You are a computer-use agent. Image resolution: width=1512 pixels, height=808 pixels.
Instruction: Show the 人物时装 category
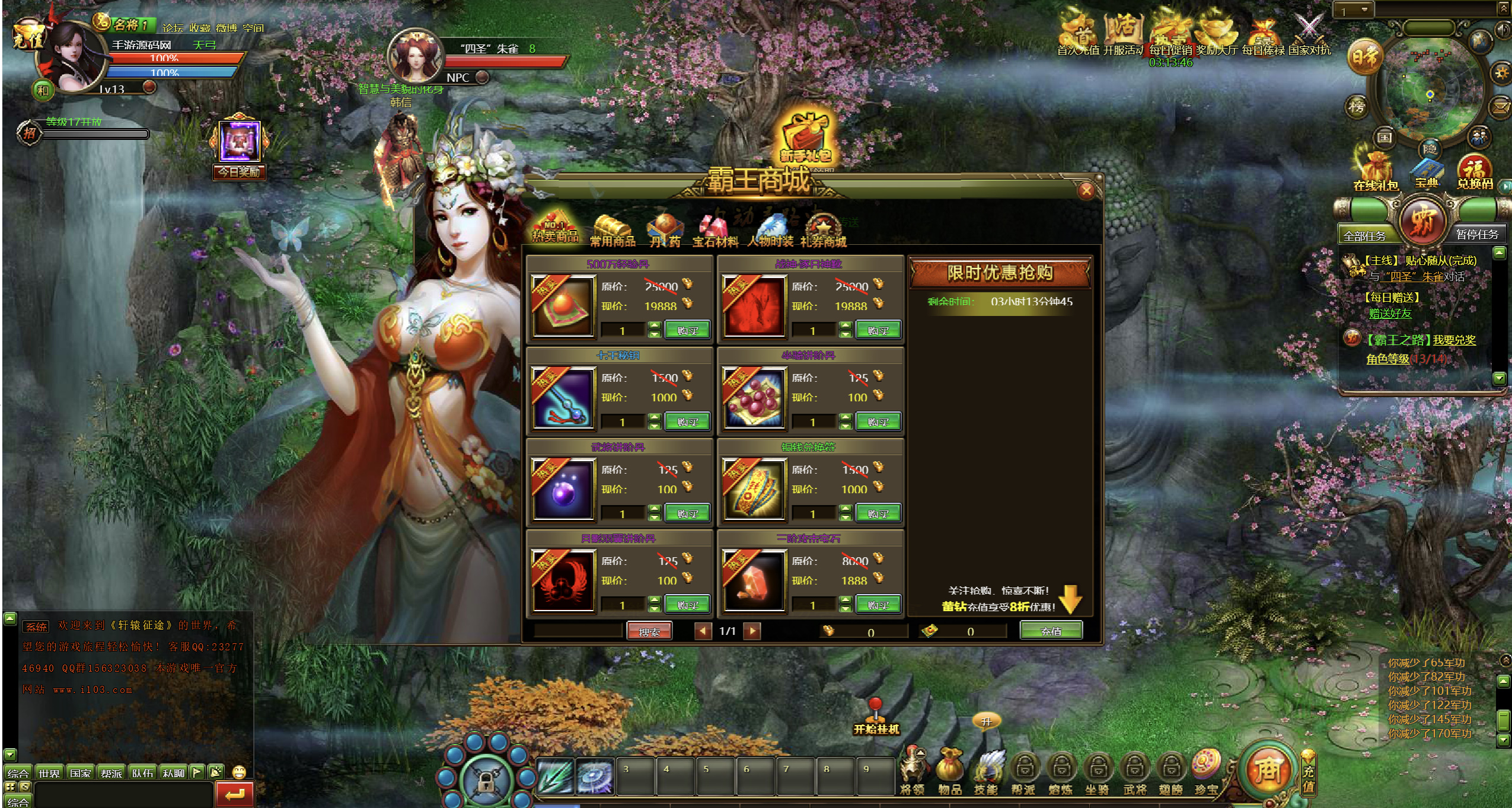[x=770, y=232]
